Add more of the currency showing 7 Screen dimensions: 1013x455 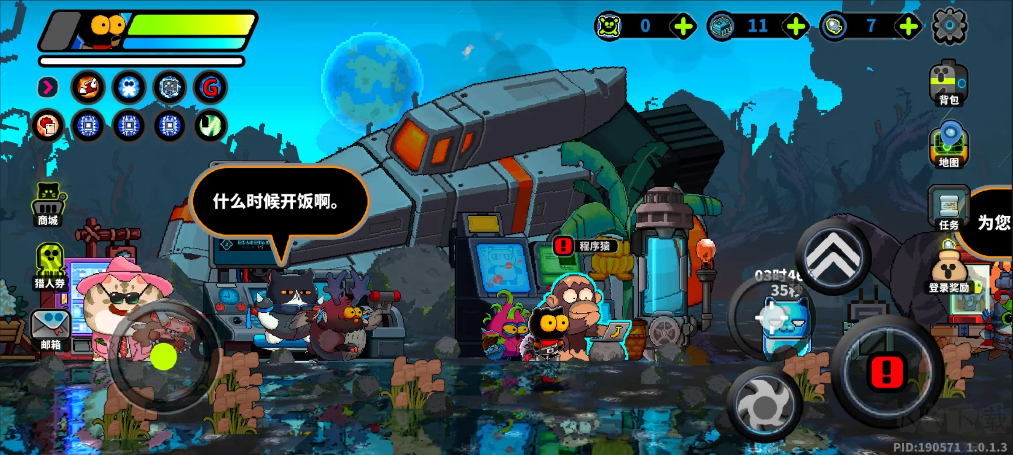coord(908,26)
